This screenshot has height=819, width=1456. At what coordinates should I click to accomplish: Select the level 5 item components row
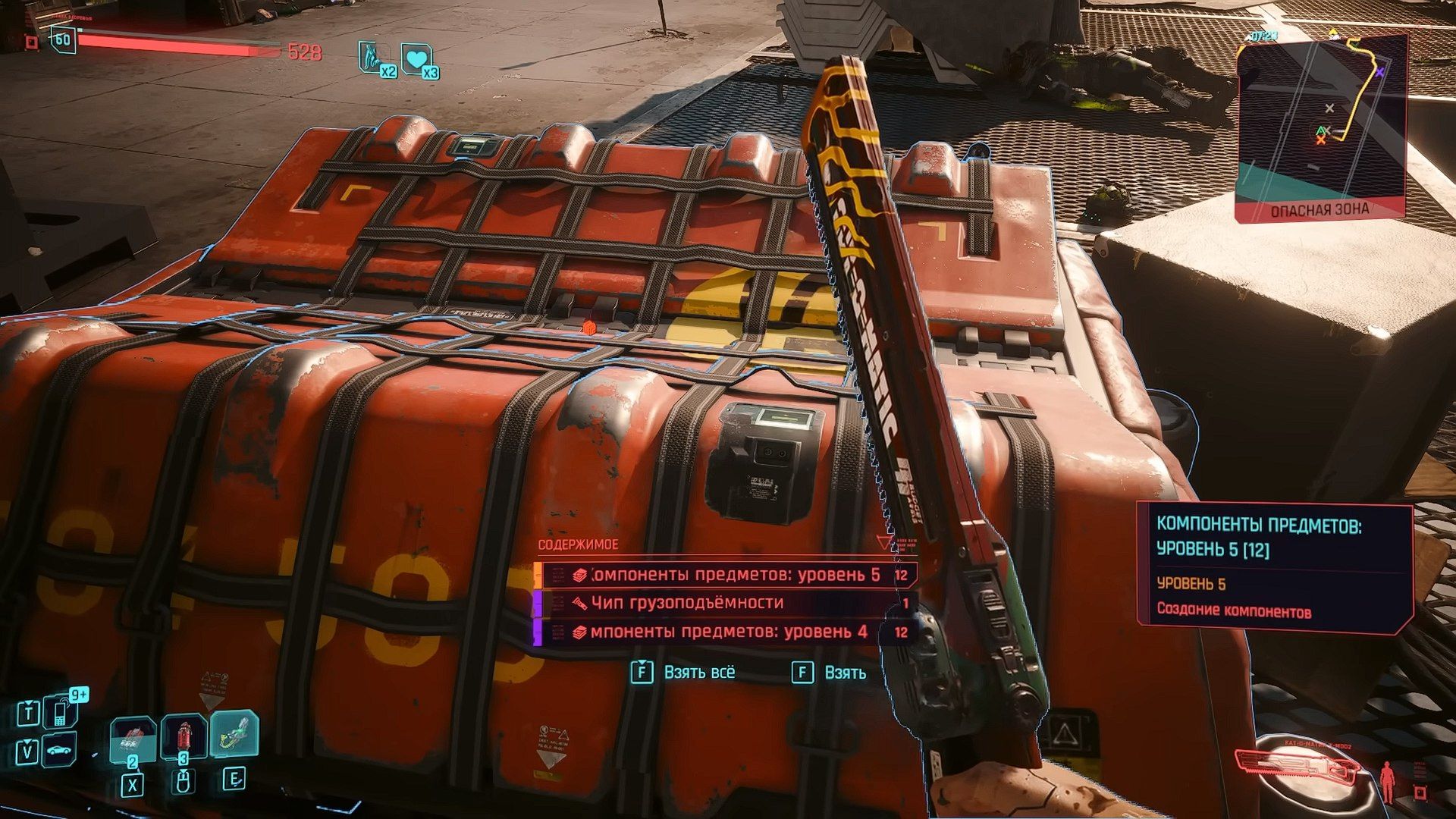(x=726, y=575)
